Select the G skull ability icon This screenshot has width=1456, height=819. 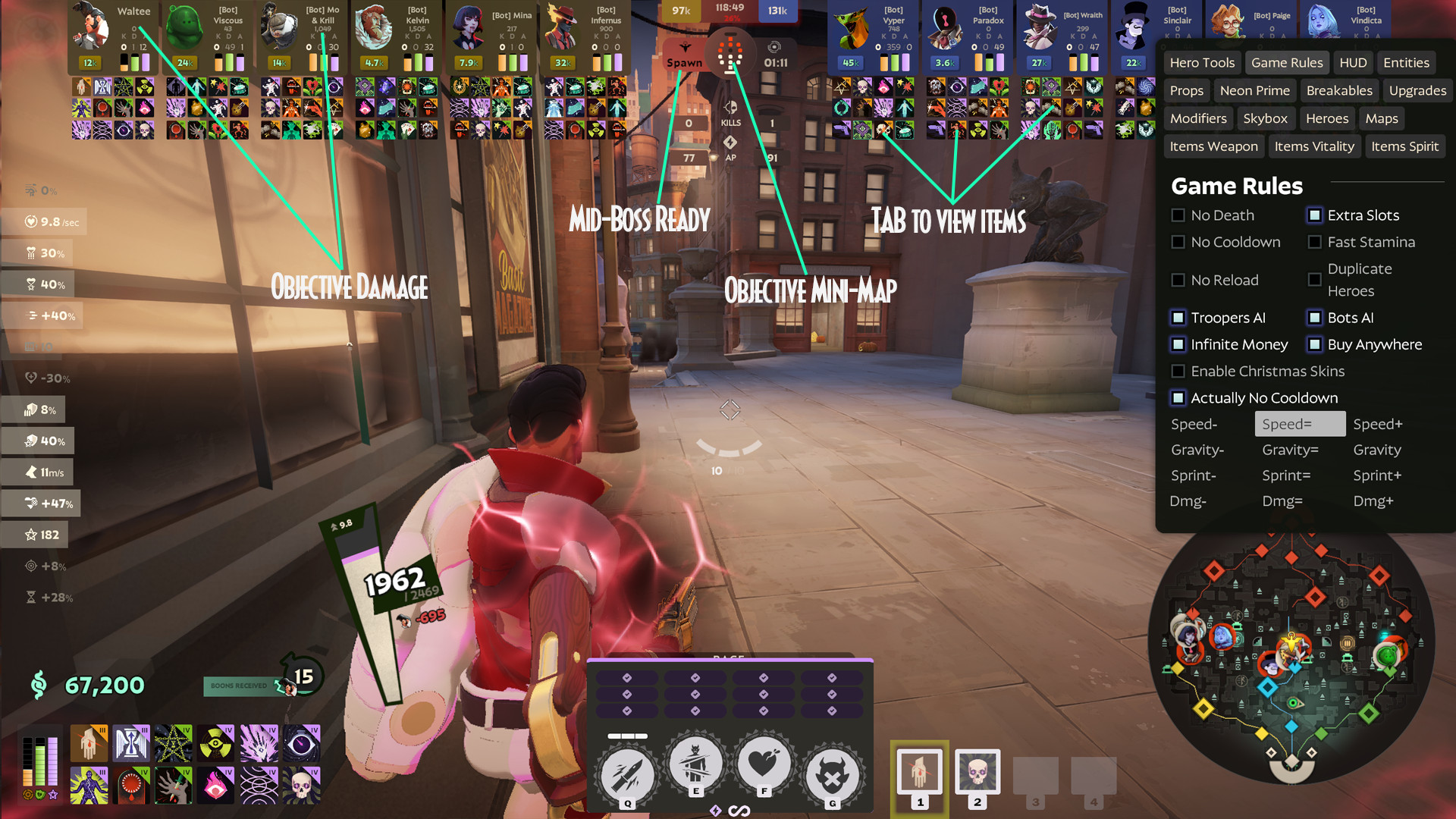(x=832, y=768)
